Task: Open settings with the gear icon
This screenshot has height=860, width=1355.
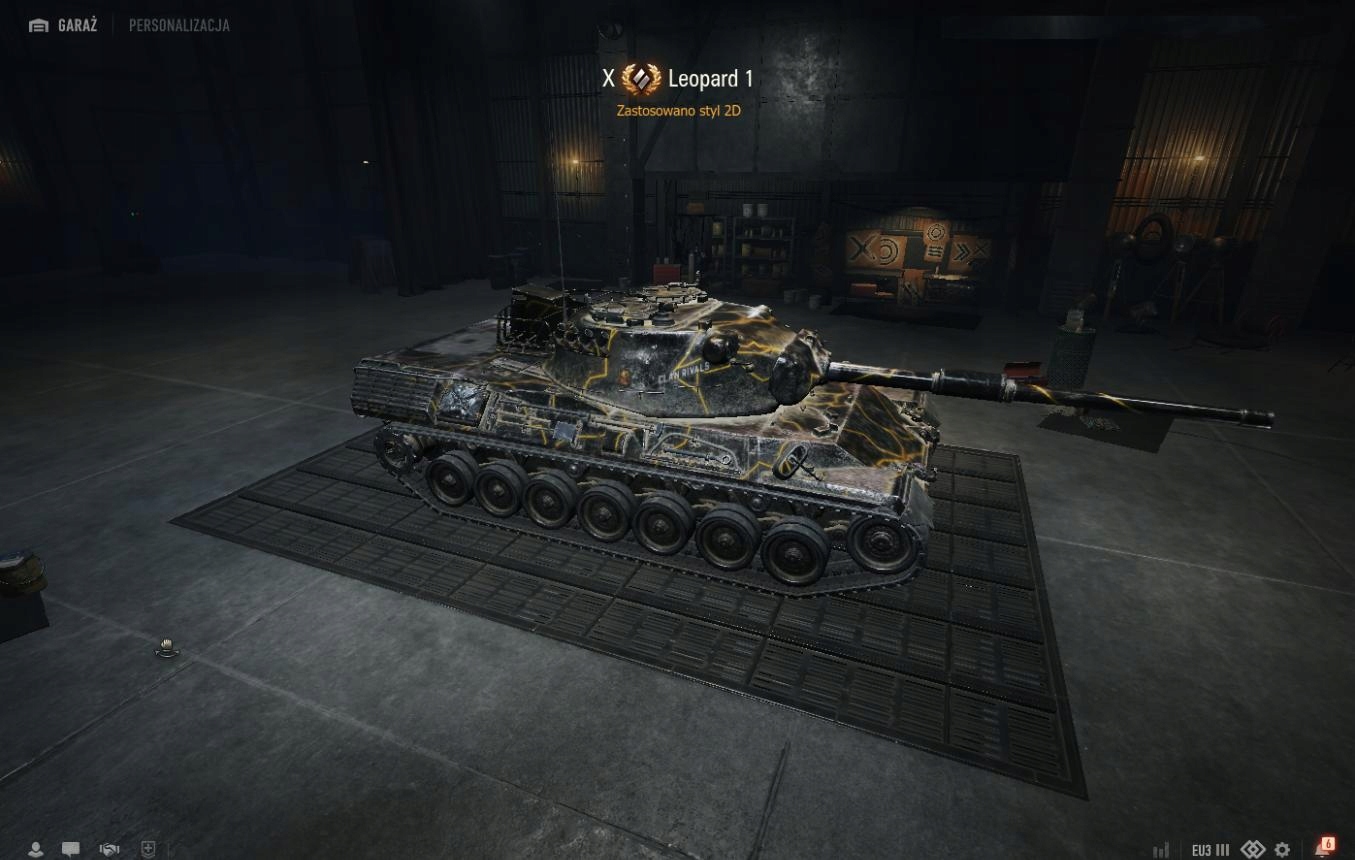Action: pos(1282,850)
